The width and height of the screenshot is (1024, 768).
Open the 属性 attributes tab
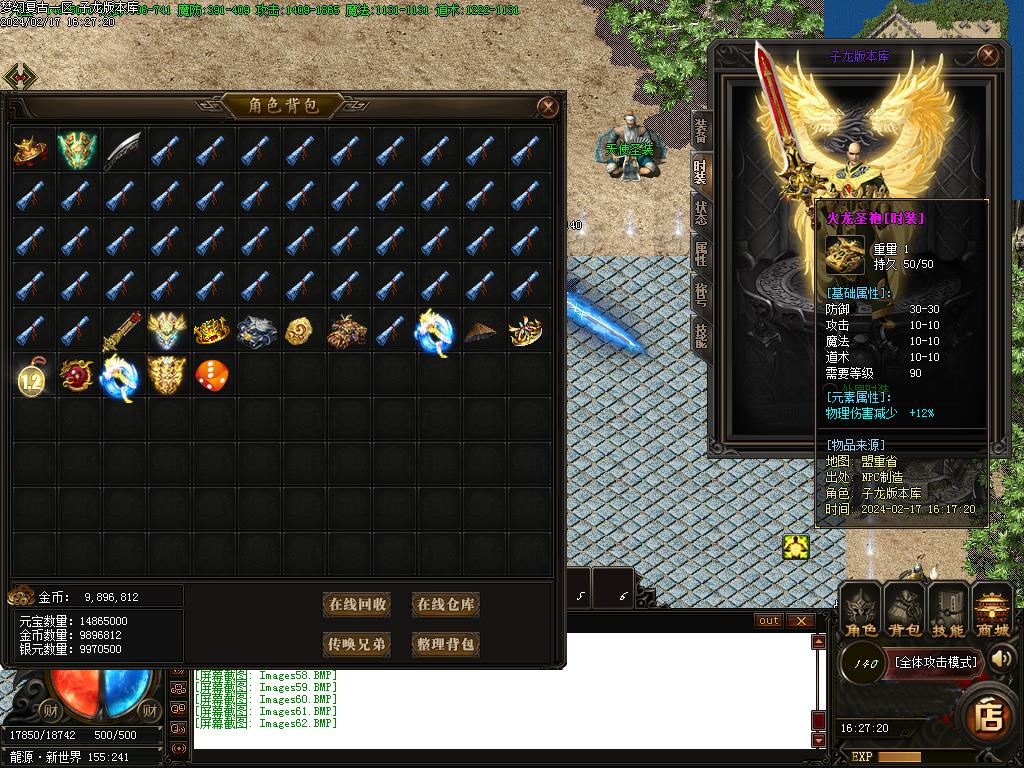tap(701, 254)
